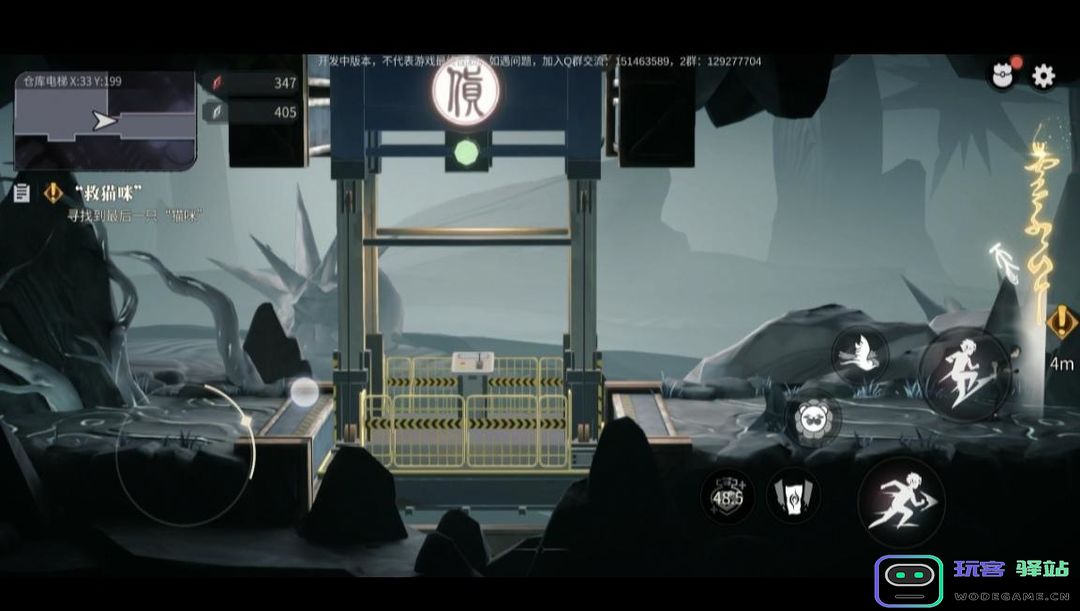1080x611 pixels.
Task: Open the quest log clipboard icon
Action: click(x=22, y=193)
